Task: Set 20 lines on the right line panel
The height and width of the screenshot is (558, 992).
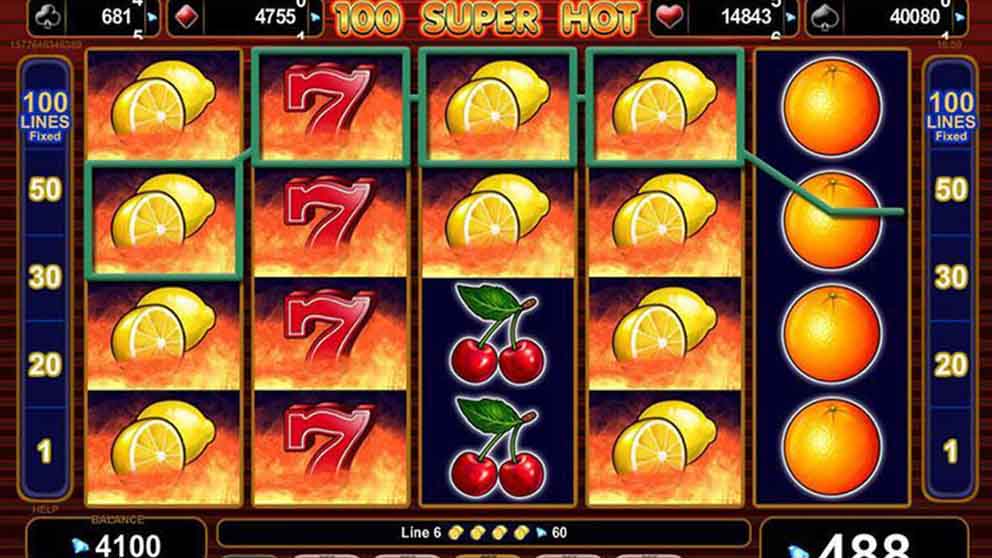Action: click(x=949, y=365)
